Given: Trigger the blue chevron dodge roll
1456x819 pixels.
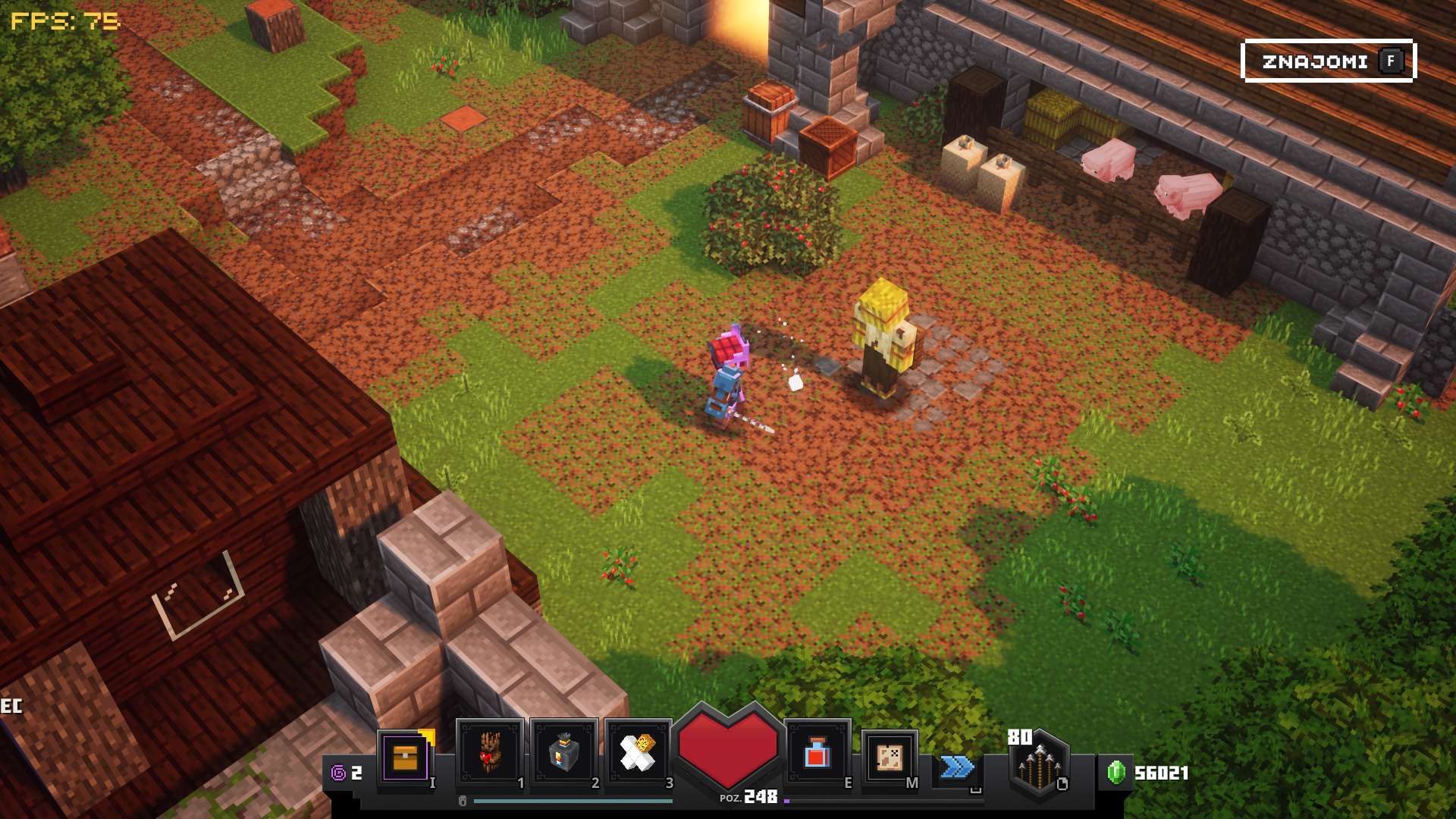Looking at the screenshot, I should tap(956, 767).
